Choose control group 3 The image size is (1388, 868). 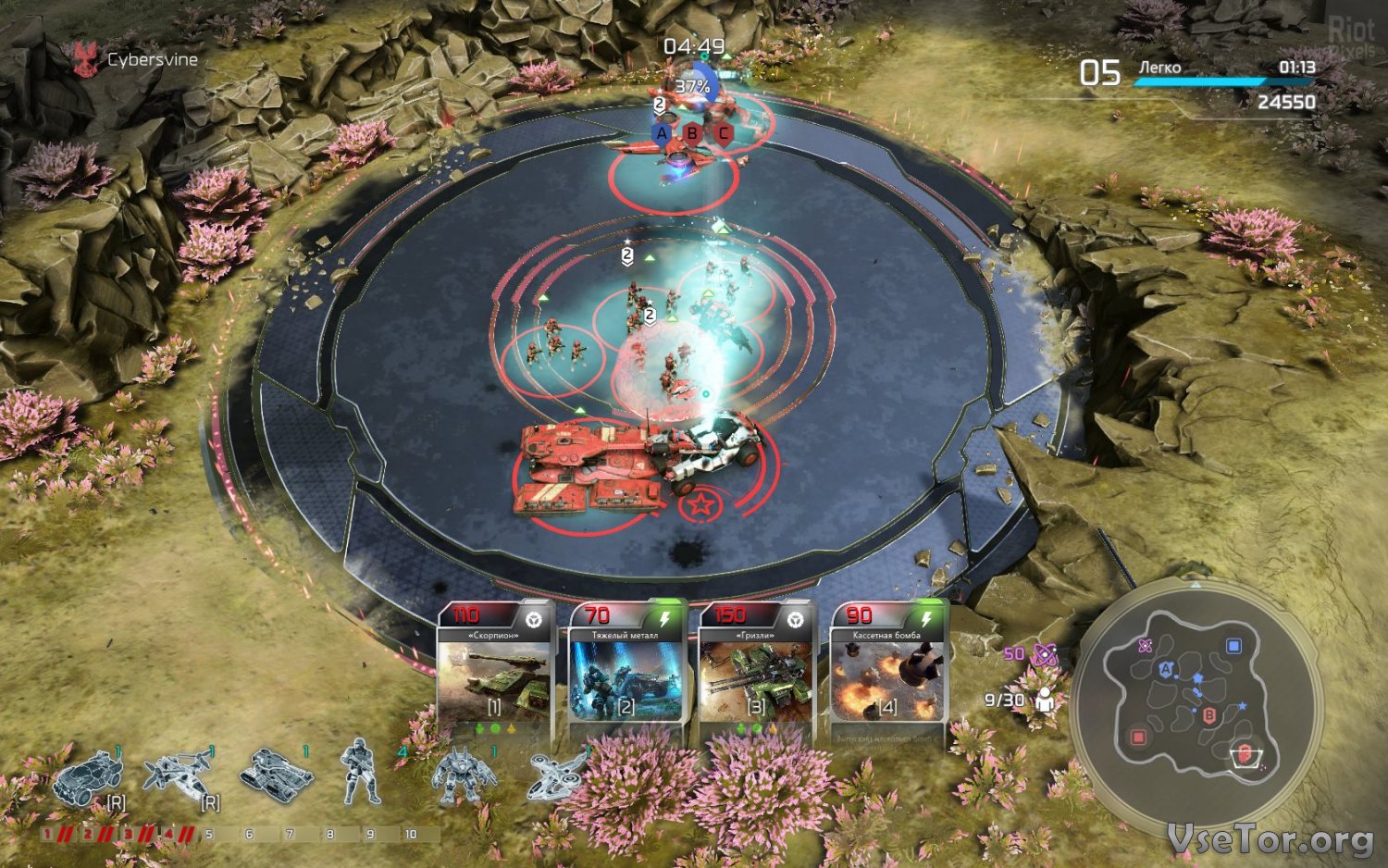pos(129,835)
